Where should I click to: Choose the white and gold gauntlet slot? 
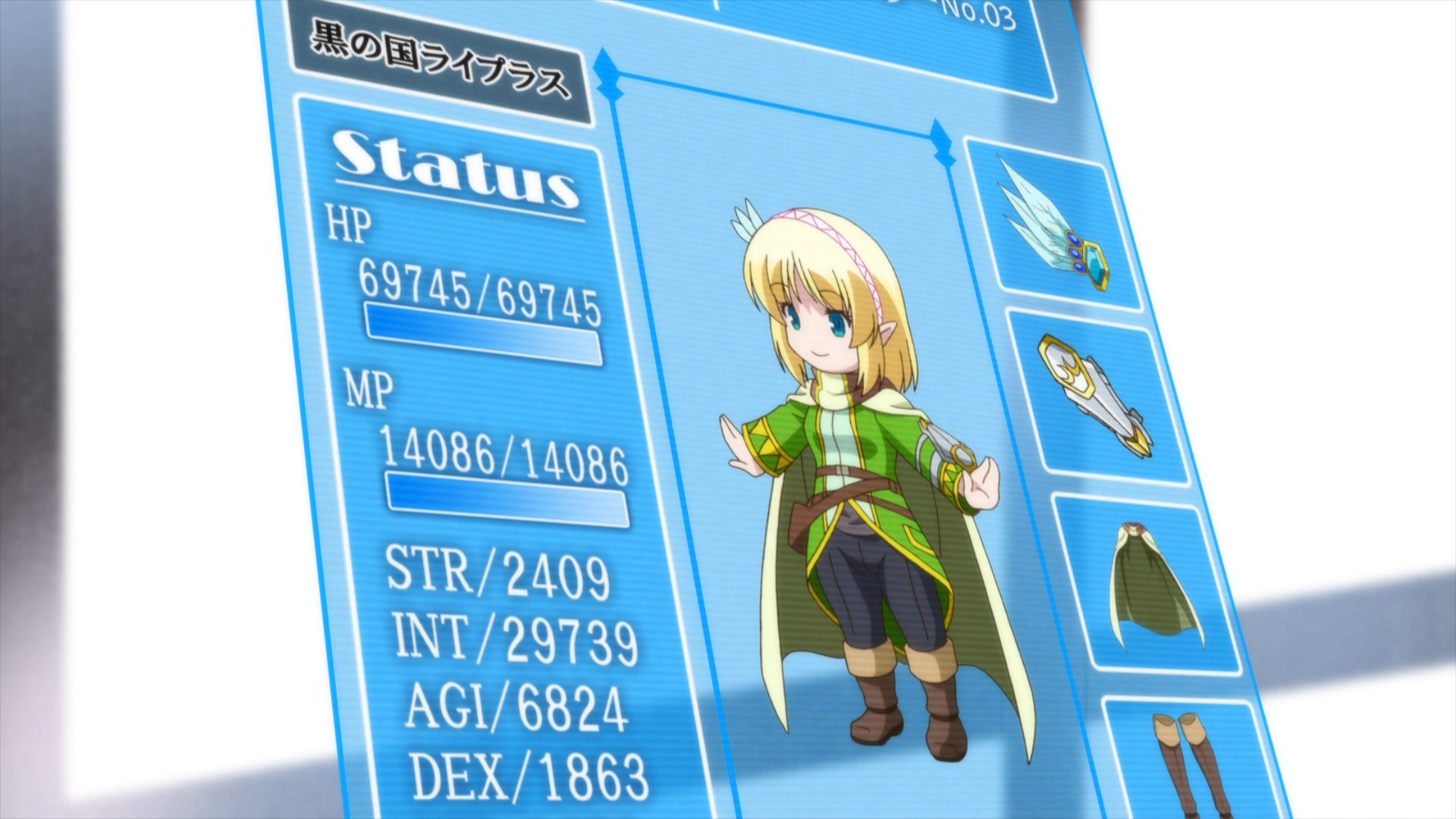(1097, 397)
